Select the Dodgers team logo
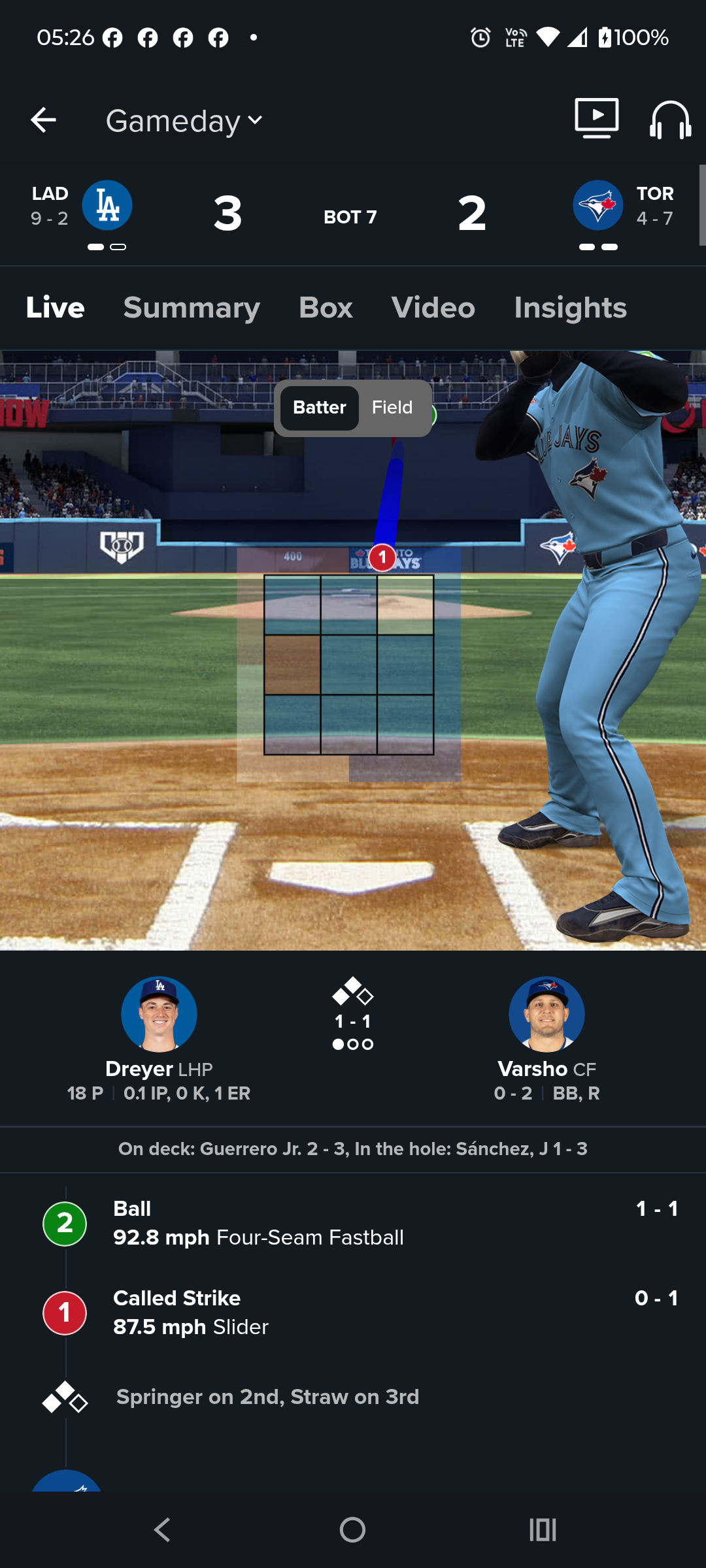 click(x=107, y=205)
